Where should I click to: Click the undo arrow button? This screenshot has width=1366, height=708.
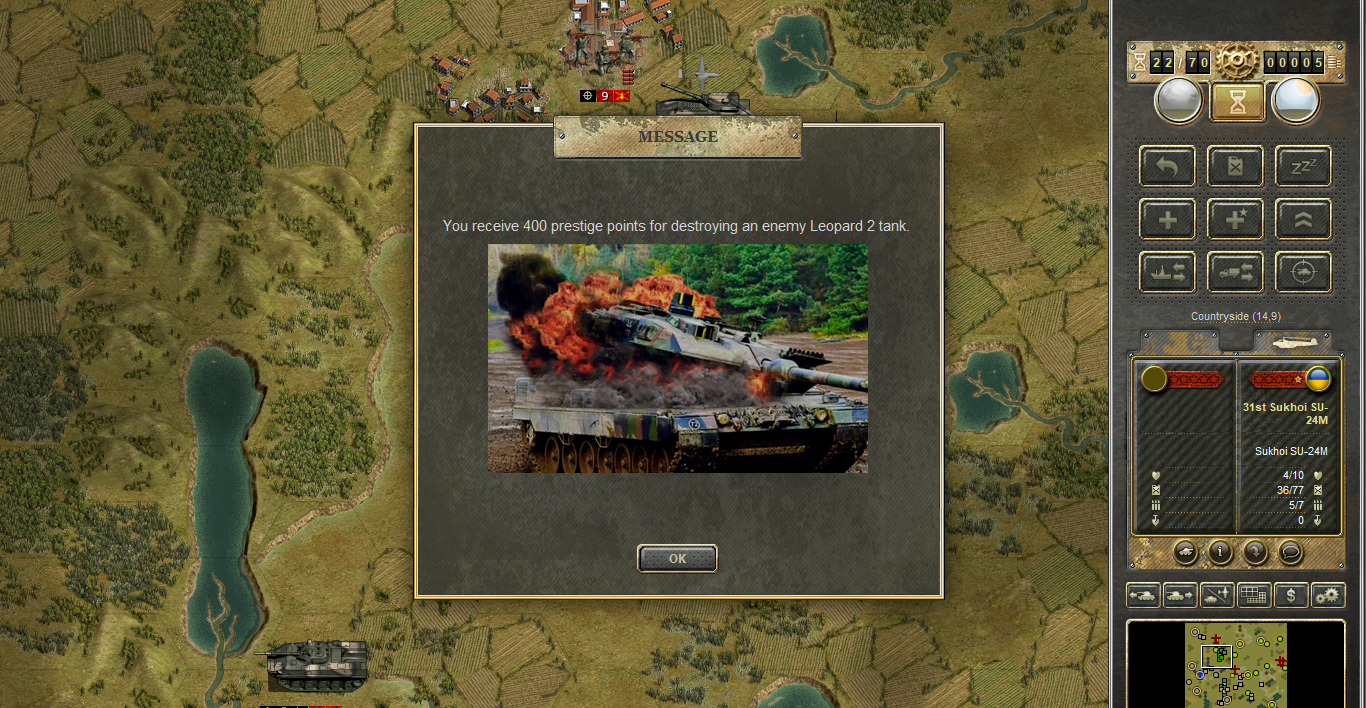(x=1167, y=166)
